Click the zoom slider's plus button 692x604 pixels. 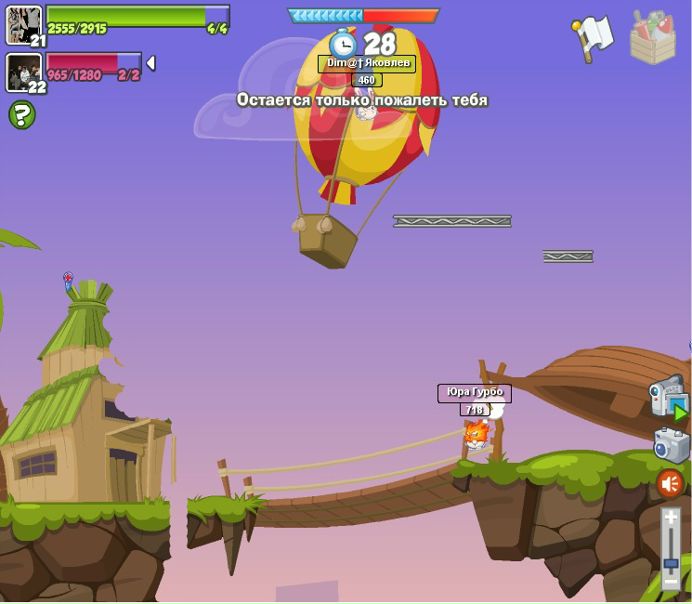click(x=671, y=517)
